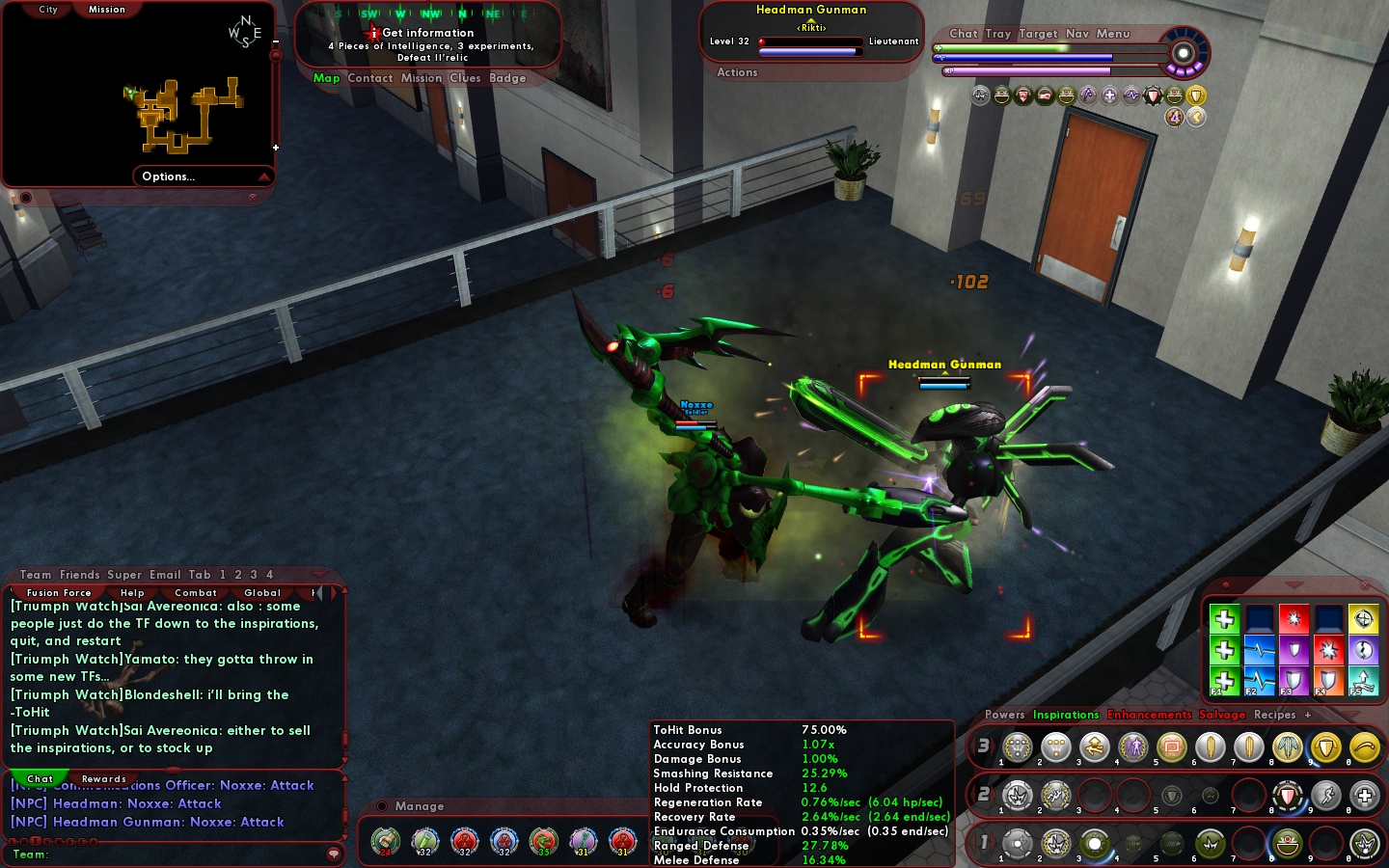Open the minimap Options menu
Screen dimensions: 1389x868
point(169,176)
